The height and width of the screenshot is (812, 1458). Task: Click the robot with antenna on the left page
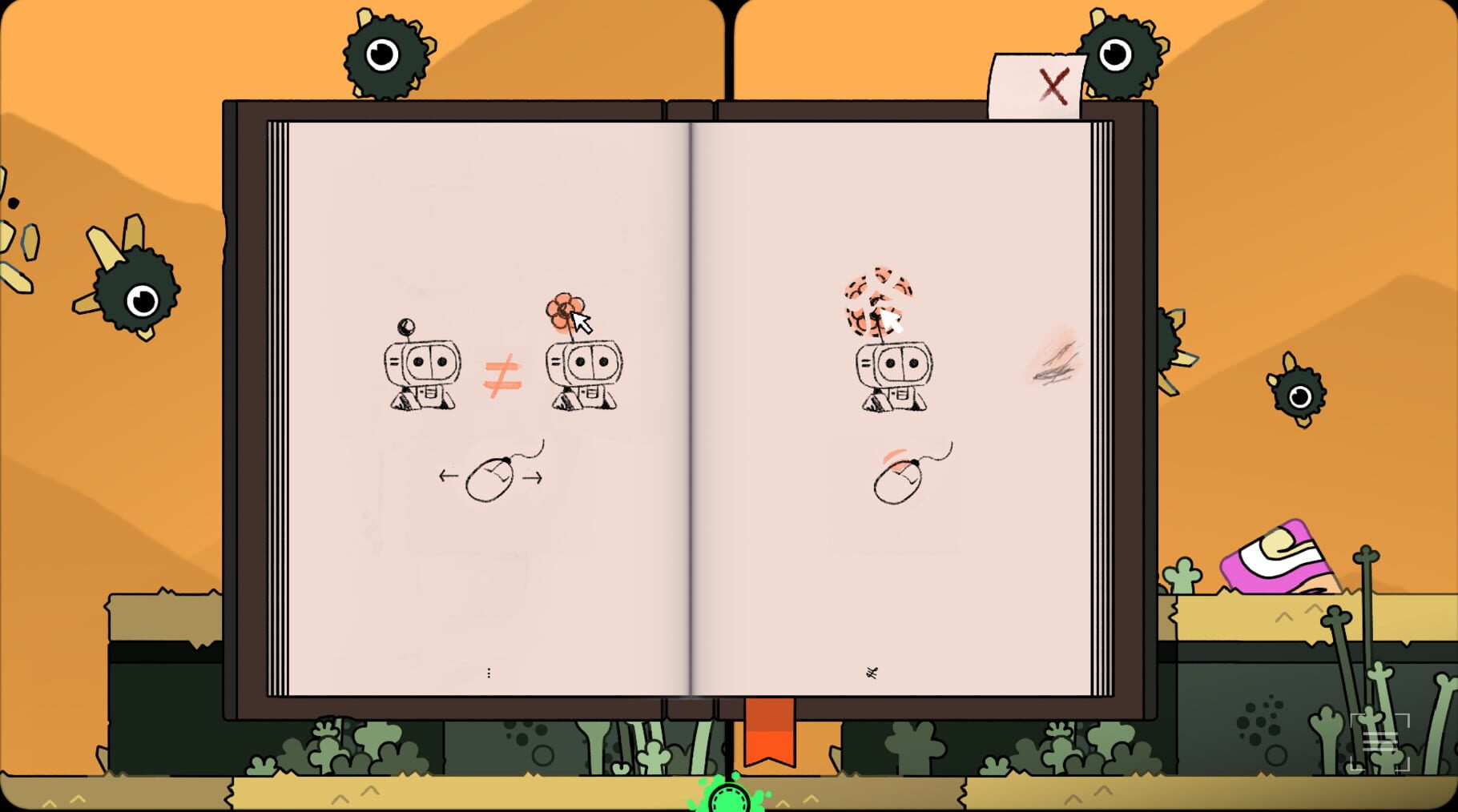[x=423, y=368]
